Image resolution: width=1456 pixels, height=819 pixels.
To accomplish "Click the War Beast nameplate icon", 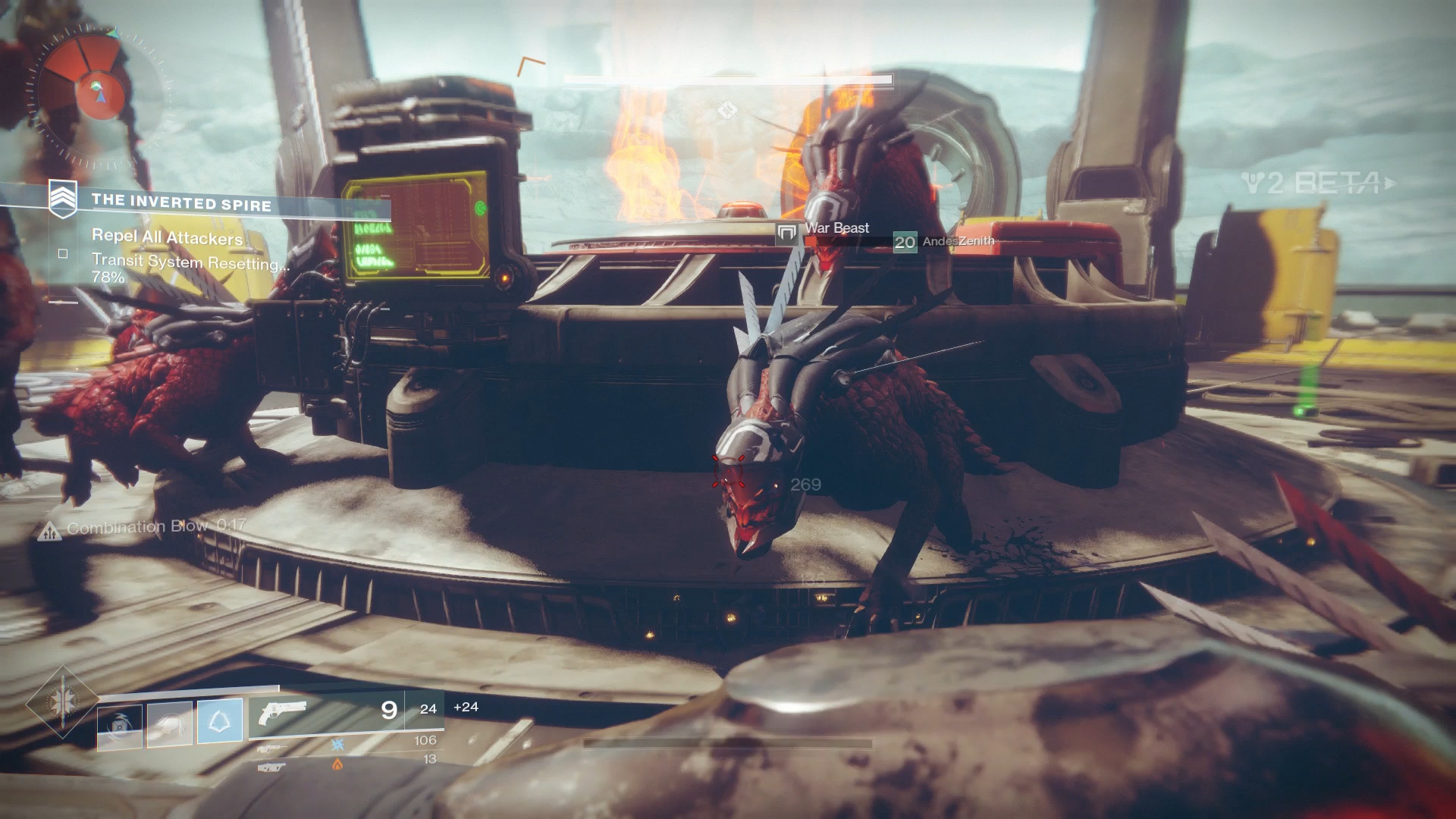I will [x=787, y=233].
